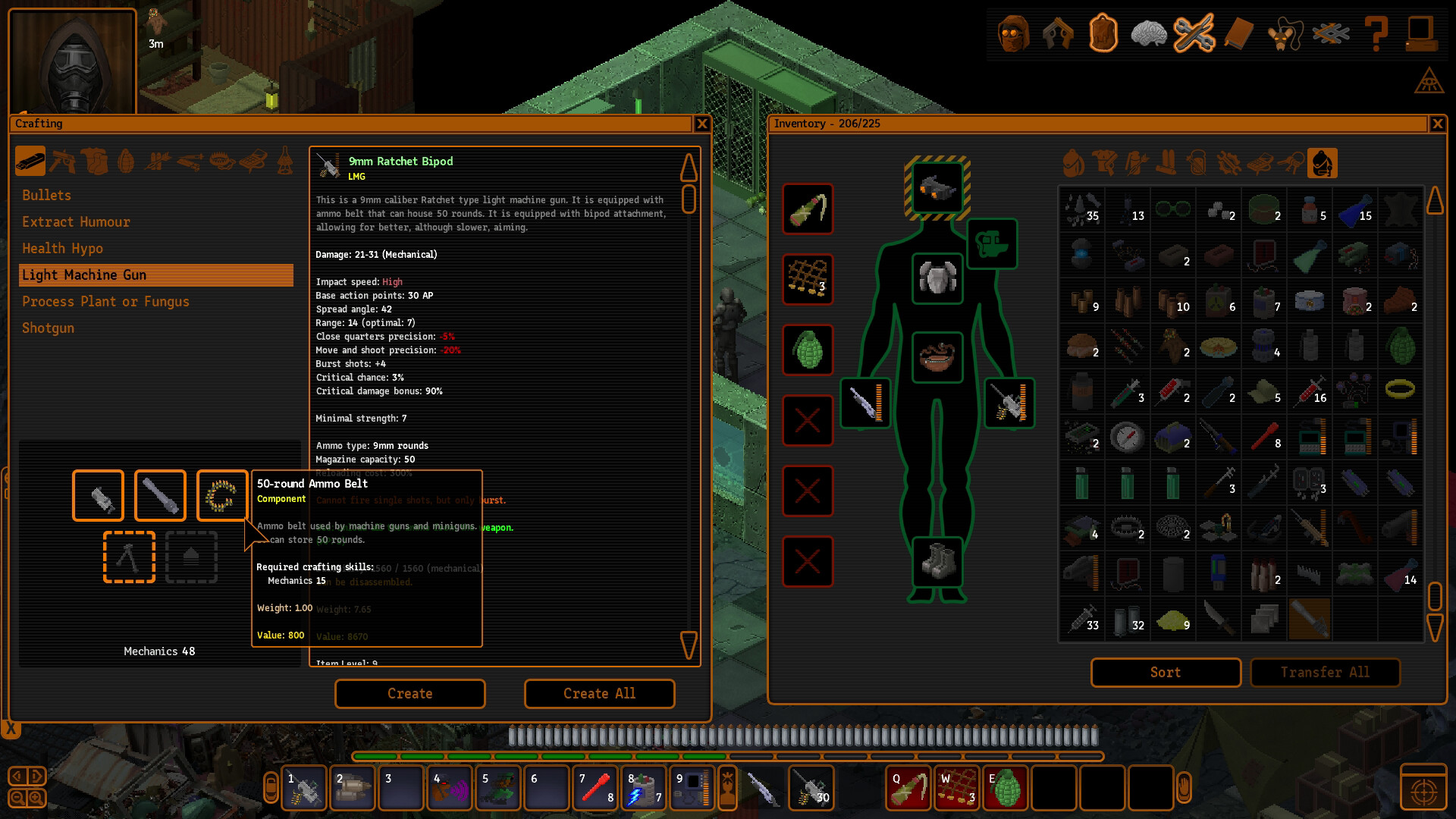Switch to the Bullets crafting category
The image size is (1456, 819).
point(46,195)
